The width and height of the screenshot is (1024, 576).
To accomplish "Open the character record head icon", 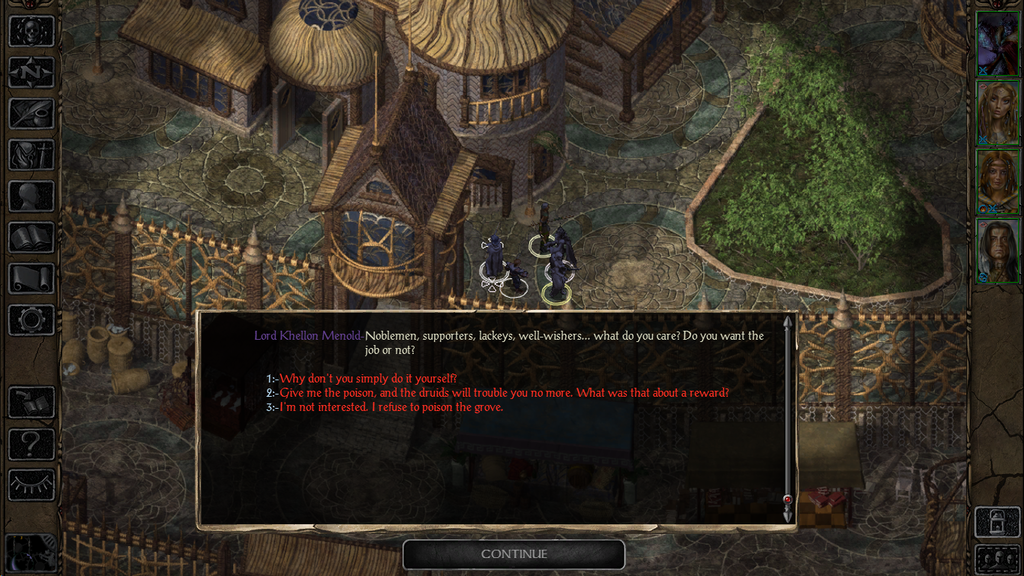I will (31, 196).
